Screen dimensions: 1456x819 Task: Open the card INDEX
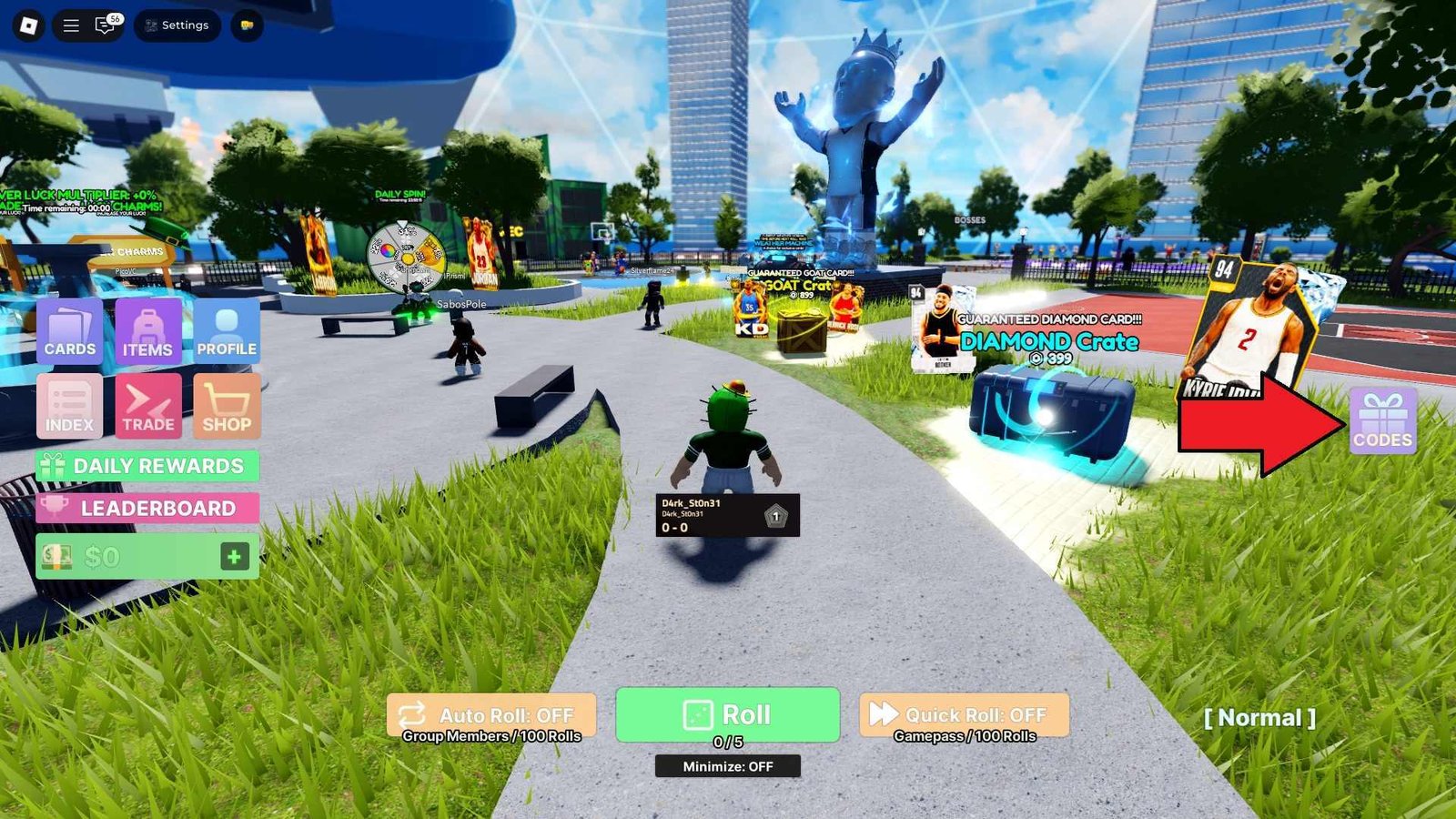coord(69,407)
